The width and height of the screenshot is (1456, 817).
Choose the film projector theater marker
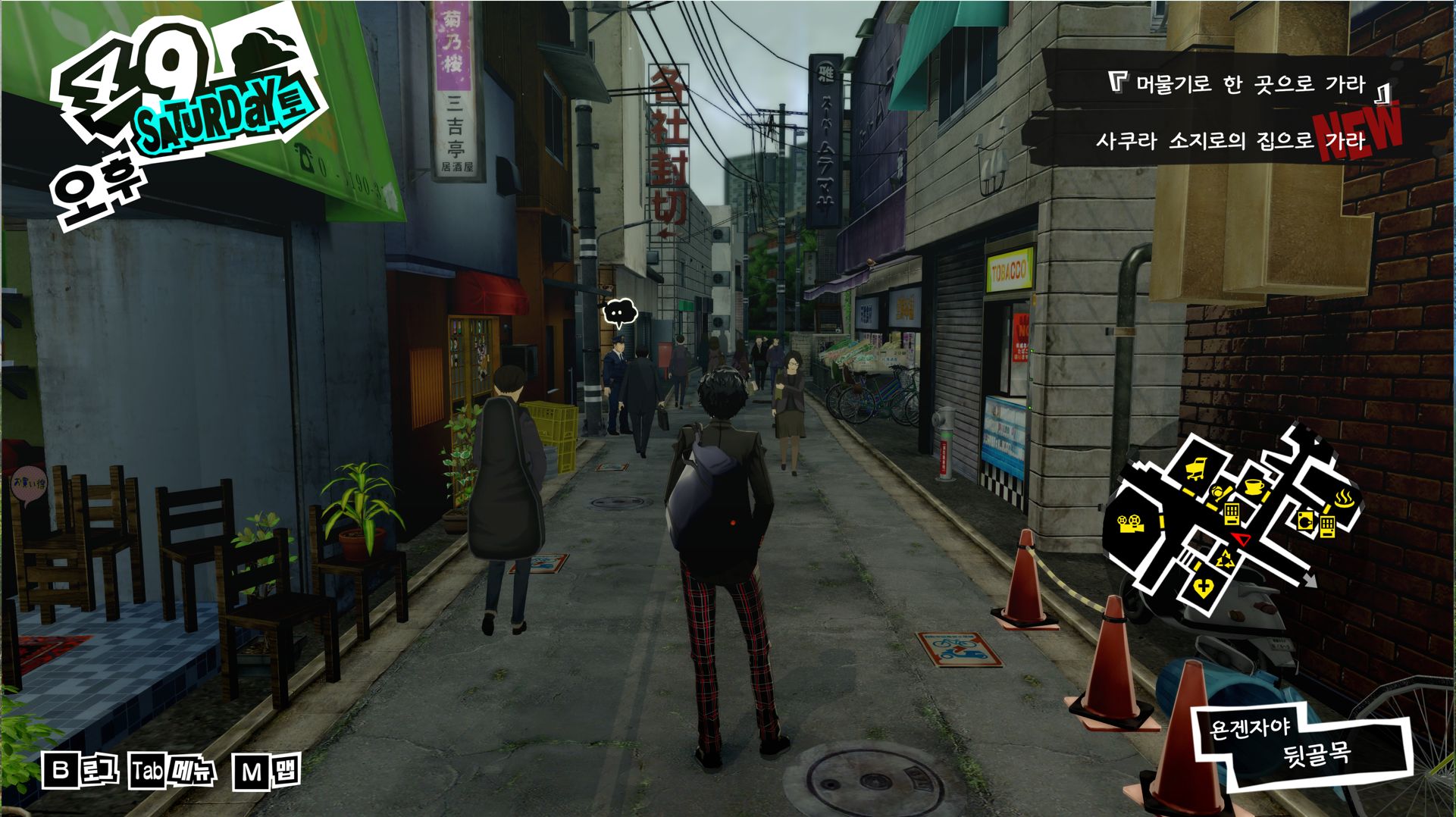tap(1131, 523)
